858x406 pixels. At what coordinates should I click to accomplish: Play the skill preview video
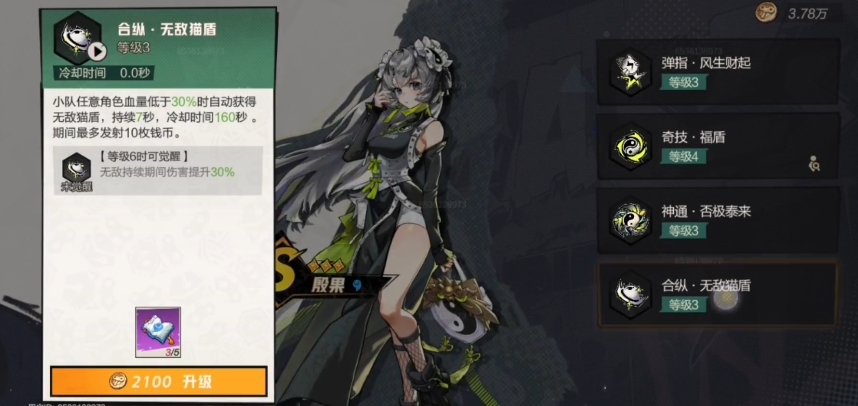pyautogui.click(x=97, y=52)
